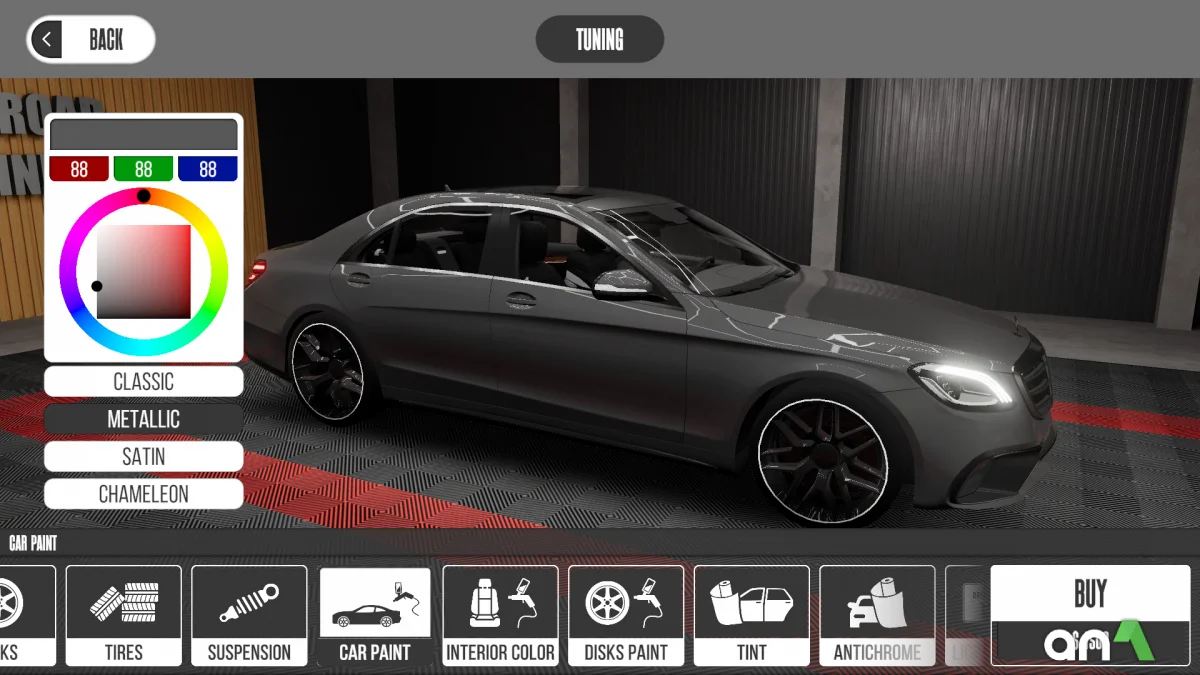
Task: Click the blue channel value box
Action: coord(207,169)
